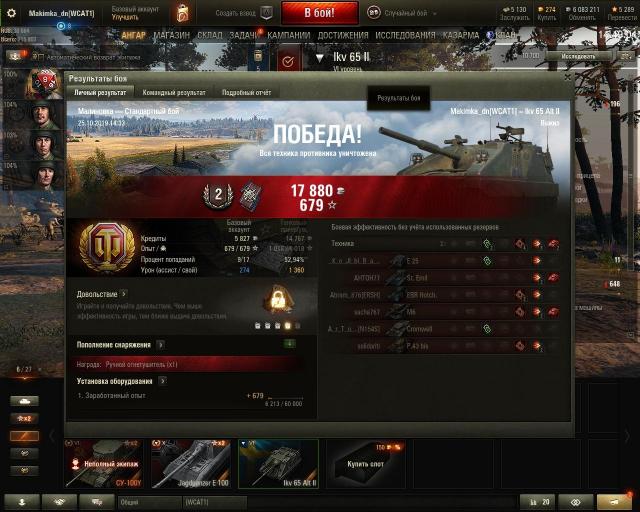640x512 pixels.
Task: Open the "Довольствие" info arrow
Action: pos(124,294)
